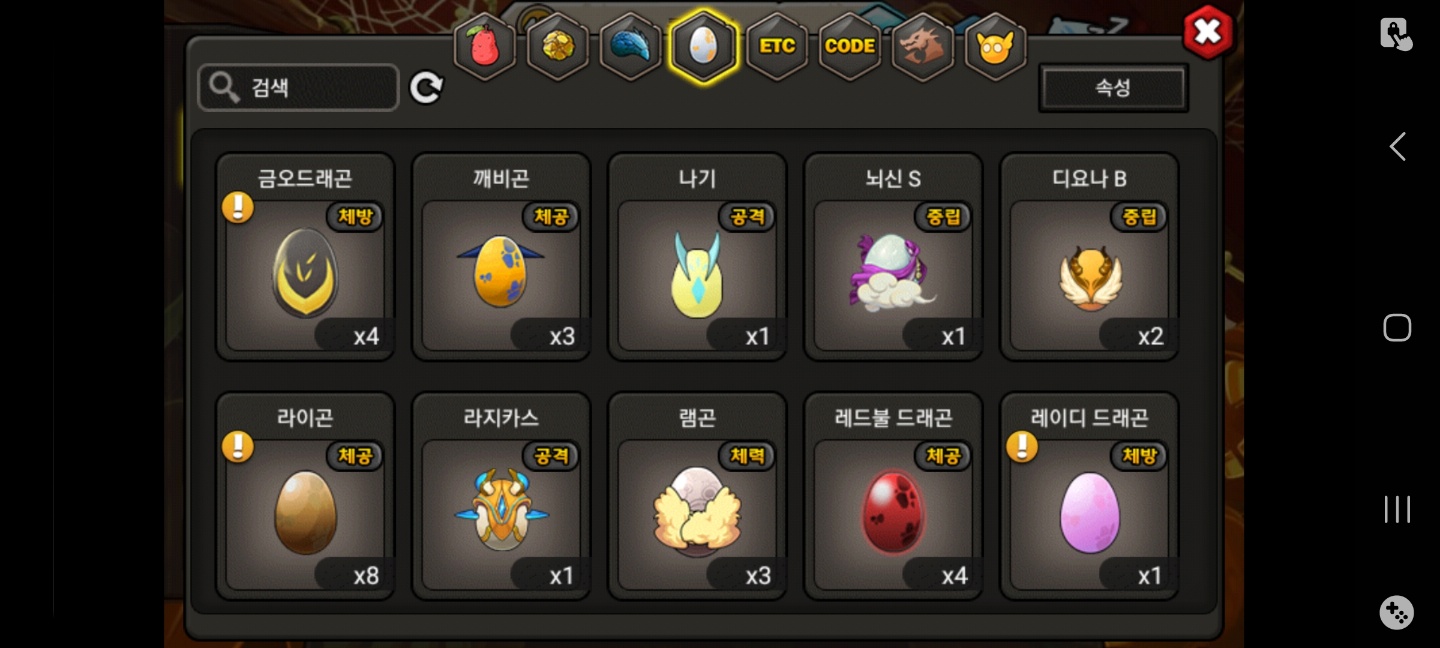
Task: Select the wolf head tab
Action: tap(922, 46)
